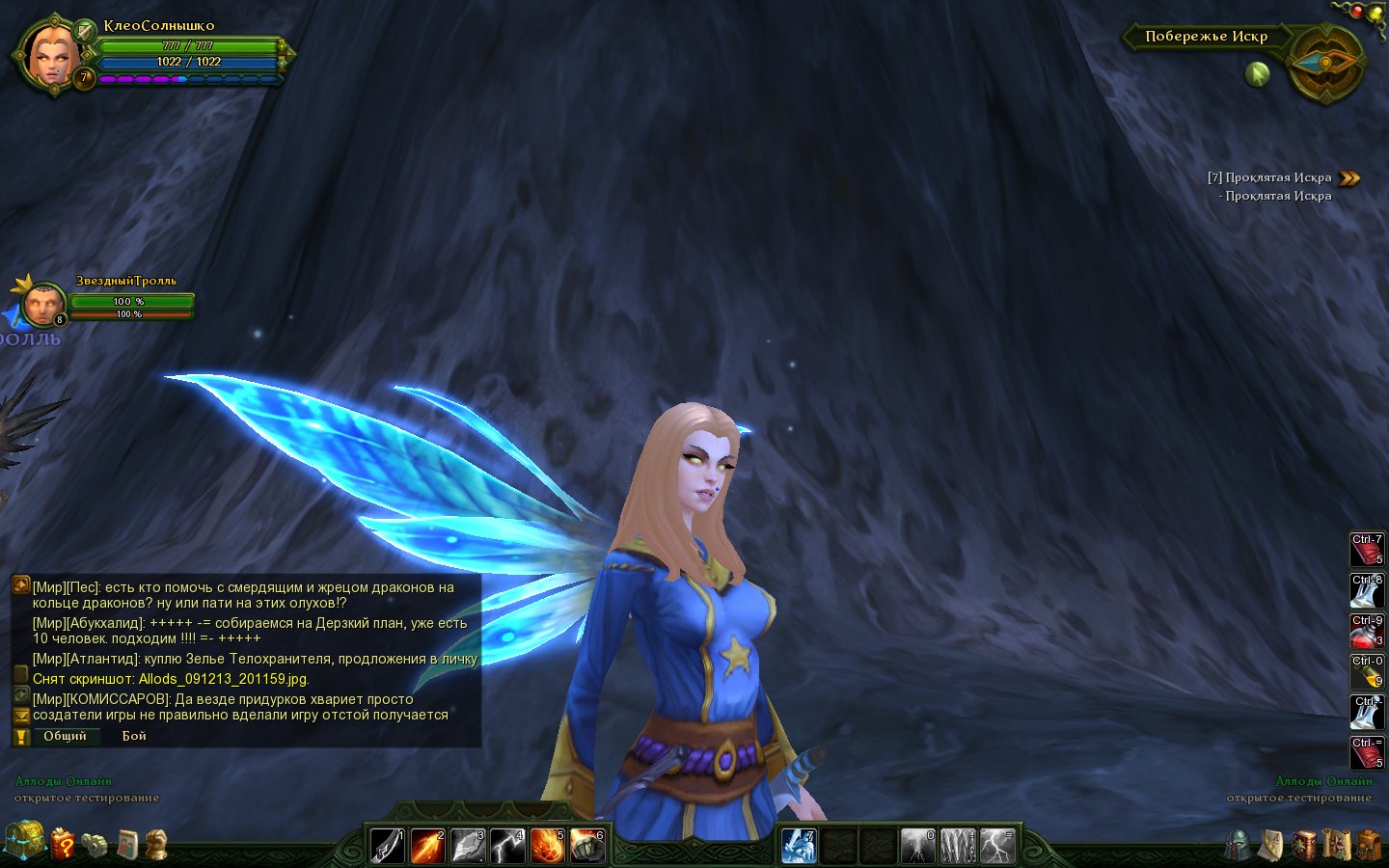Image resolution: width=1389 pixels, height=868 pixels.
Task: Cast the white lightning spell in slot 4
Action: [x=507, y=846]
